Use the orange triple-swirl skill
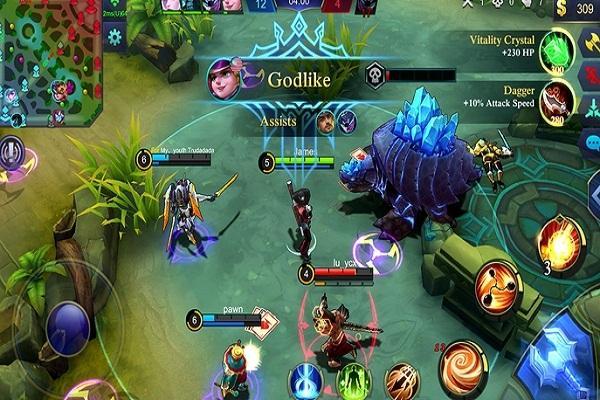This screenshot has width=600, height=400. point(497,286)
